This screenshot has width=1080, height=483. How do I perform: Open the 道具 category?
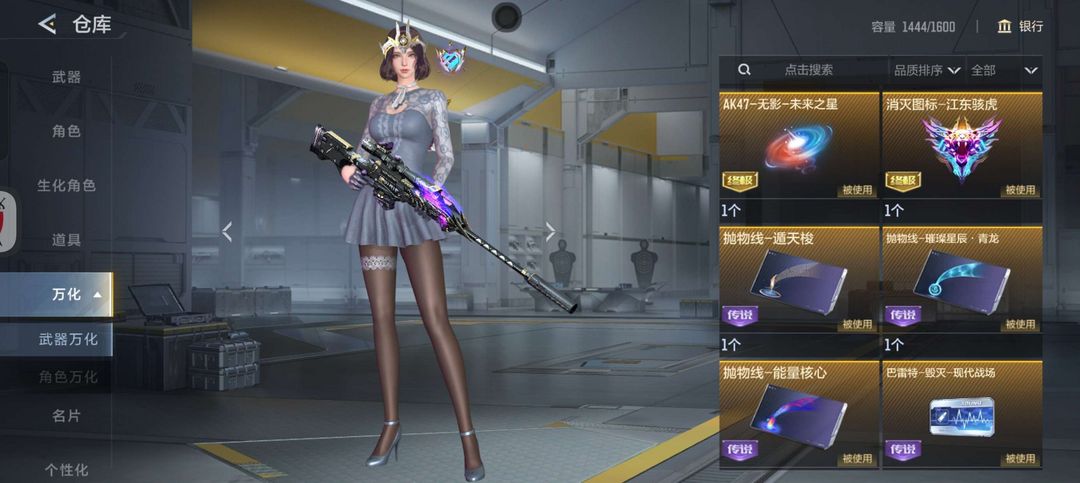66,240
